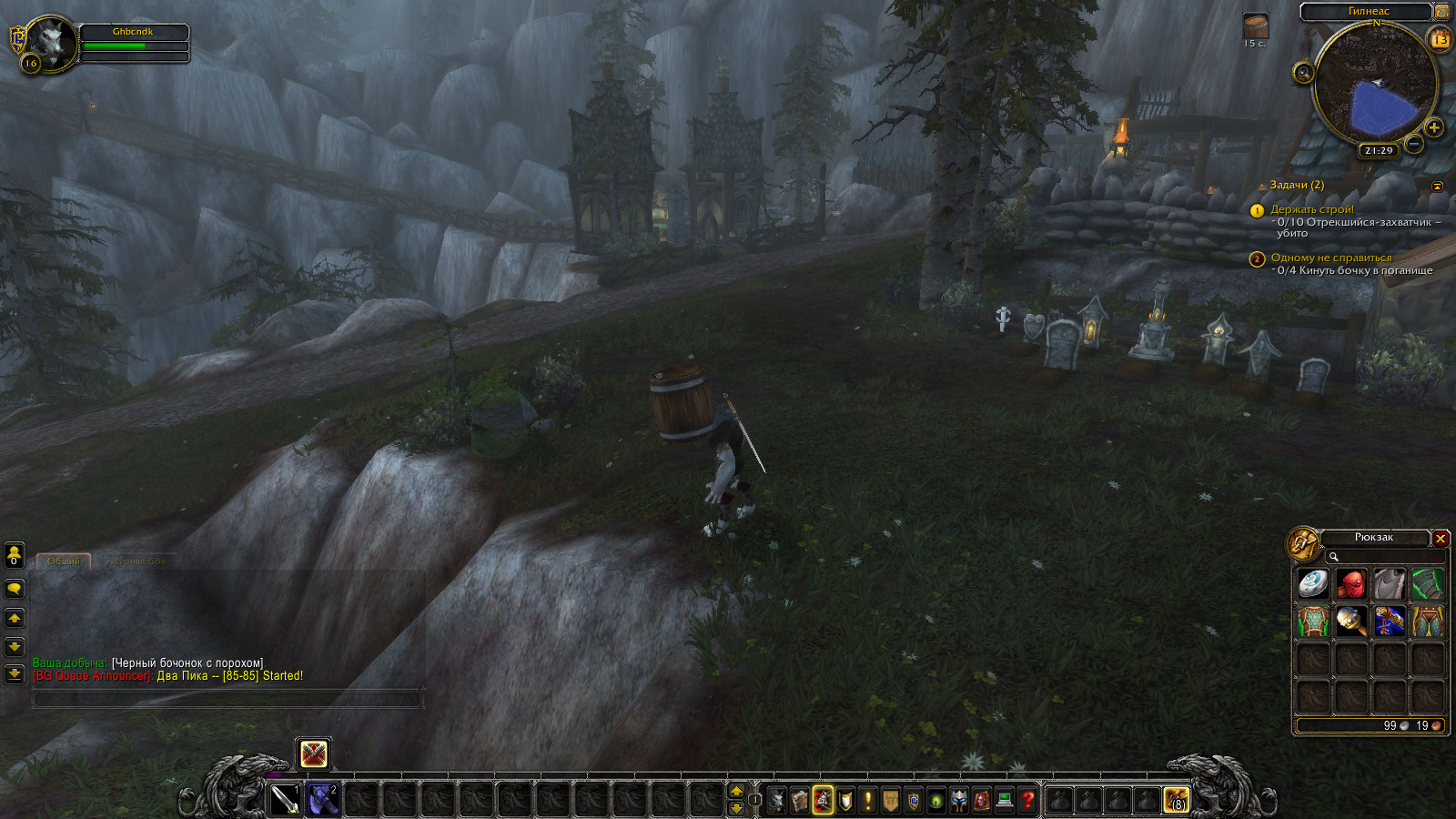Open the world map from the Гилнеас header

1368,12
